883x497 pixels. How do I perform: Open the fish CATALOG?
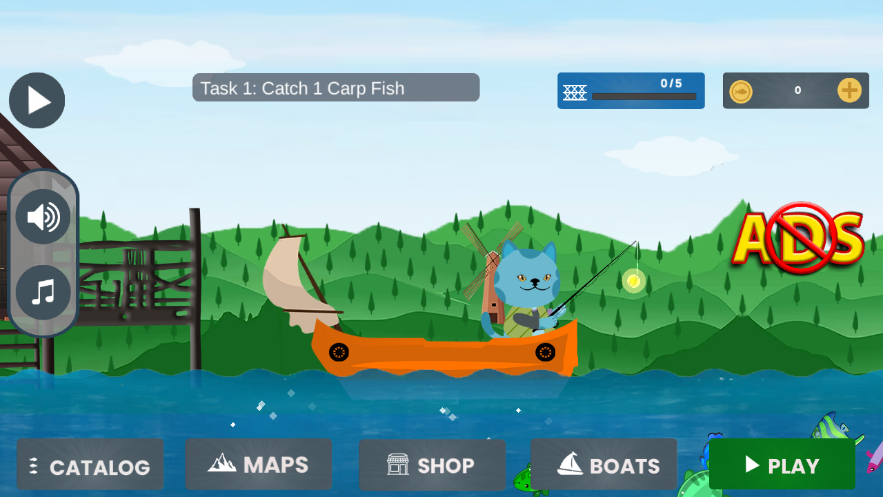click(x=90, y=466)
